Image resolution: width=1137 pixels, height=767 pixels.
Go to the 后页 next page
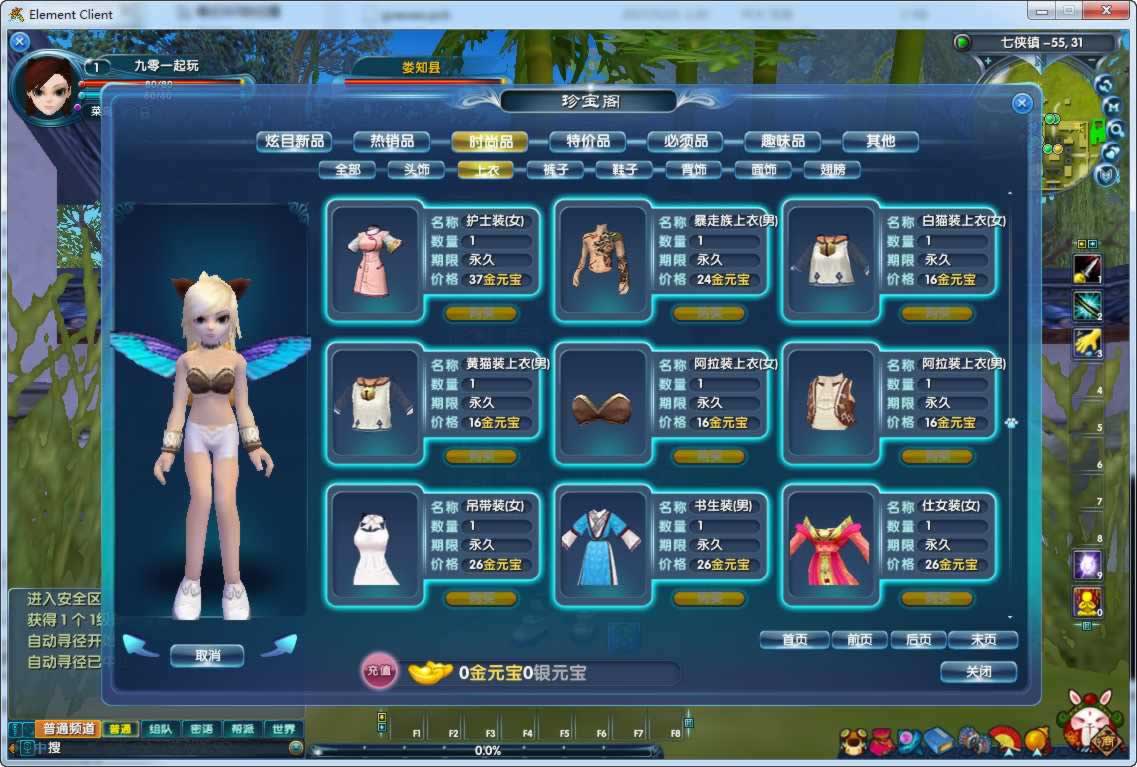(918, 640)
